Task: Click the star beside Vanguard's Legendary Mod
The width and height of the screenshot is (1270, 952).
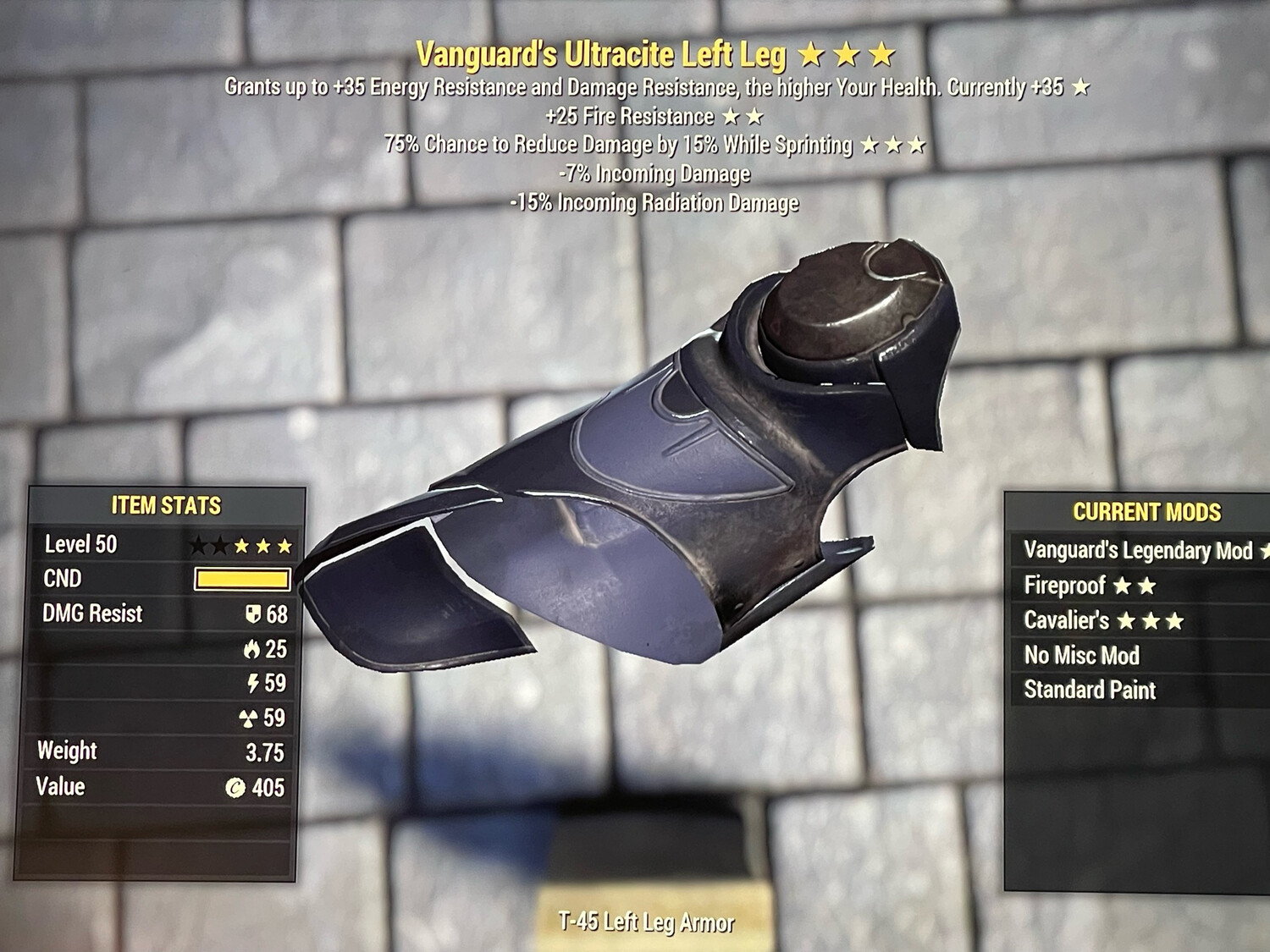Action: (1265, 549)
